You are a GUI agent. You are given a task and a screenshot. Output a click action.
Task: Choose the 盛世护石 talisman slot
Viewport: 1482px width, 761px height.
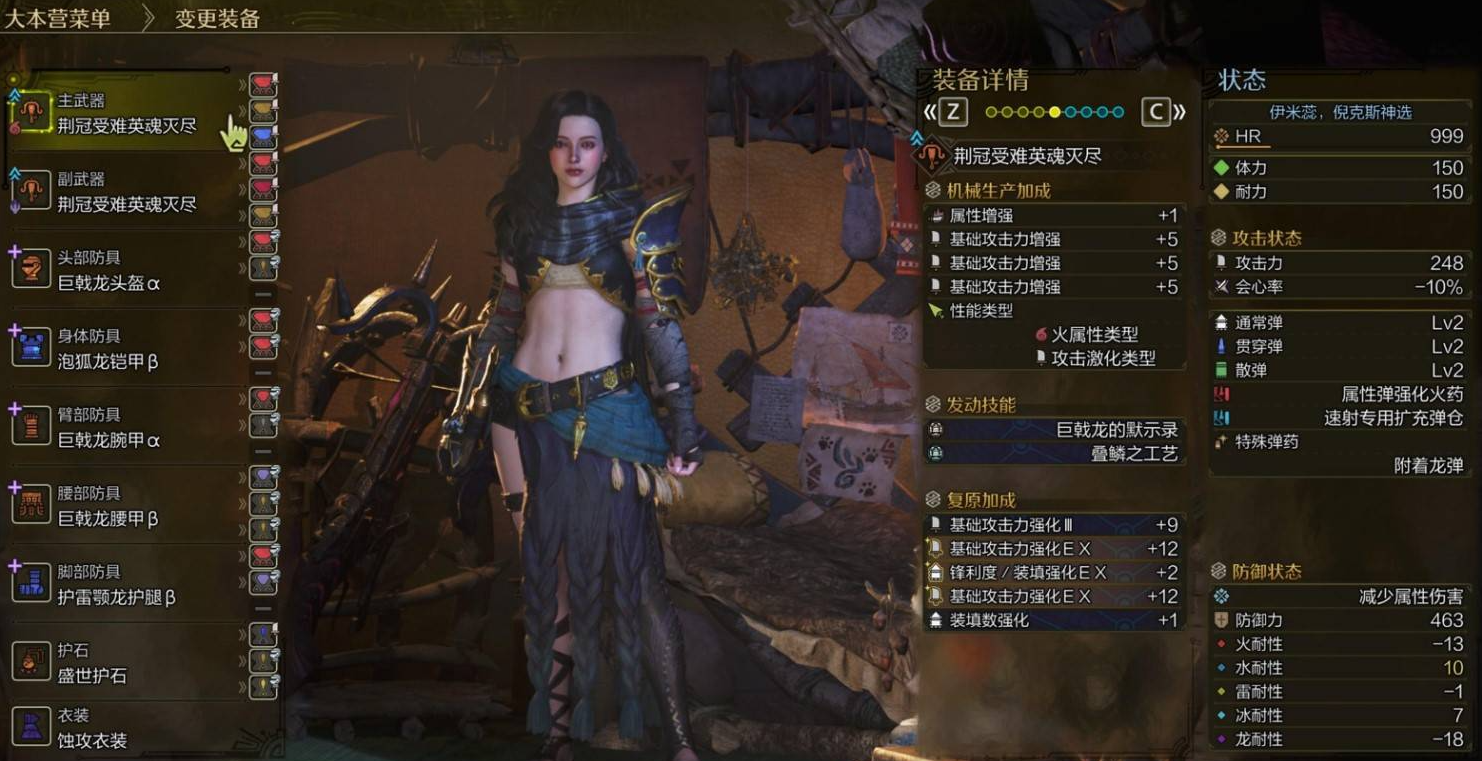(92, 663)
